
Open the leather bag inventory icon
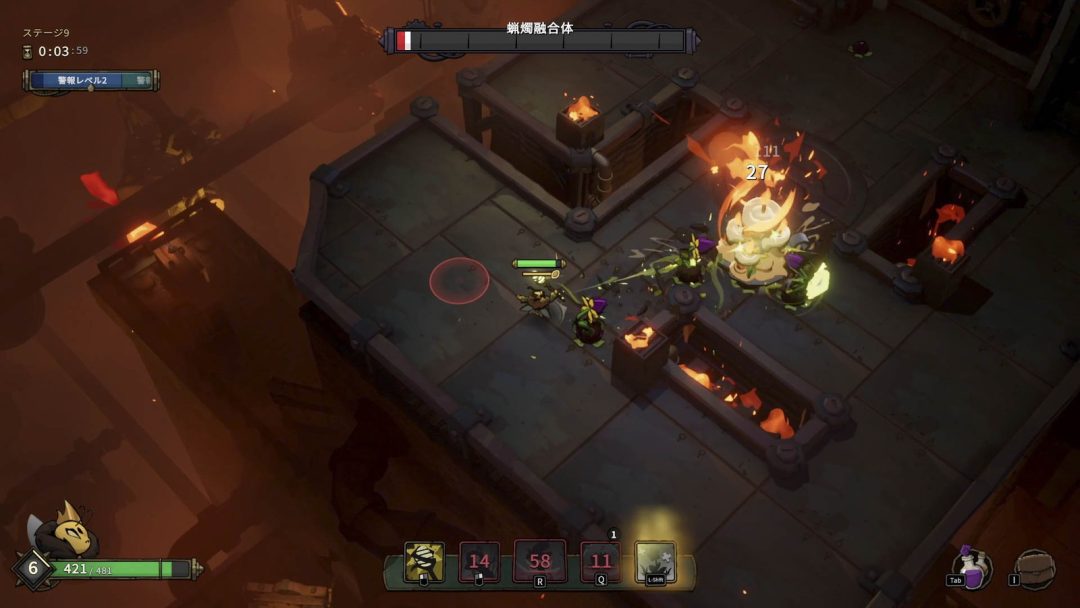(1034, 568)
